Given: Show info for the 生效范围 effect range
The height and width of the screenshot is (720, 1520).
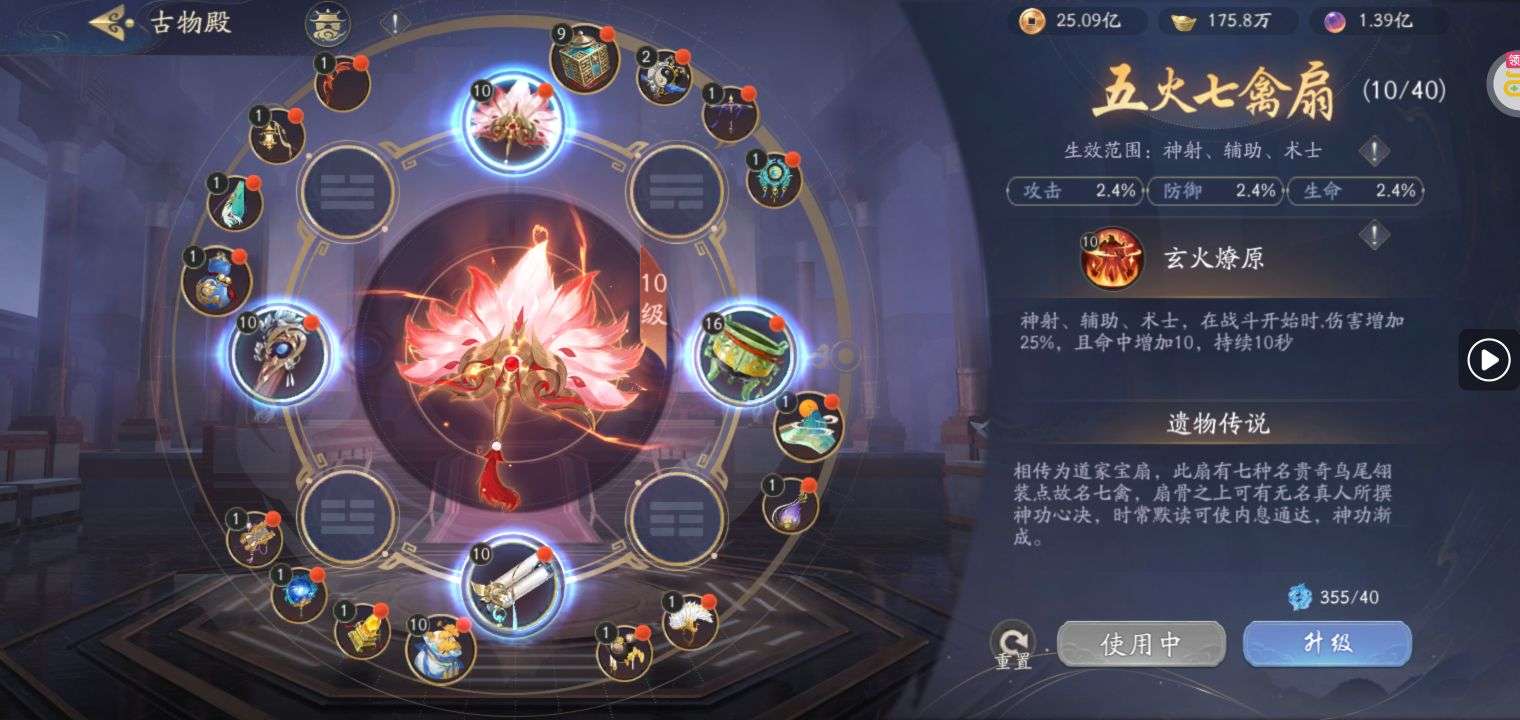Looking at the screenshot, I should pyautogui.click(x=1375, y=151).
